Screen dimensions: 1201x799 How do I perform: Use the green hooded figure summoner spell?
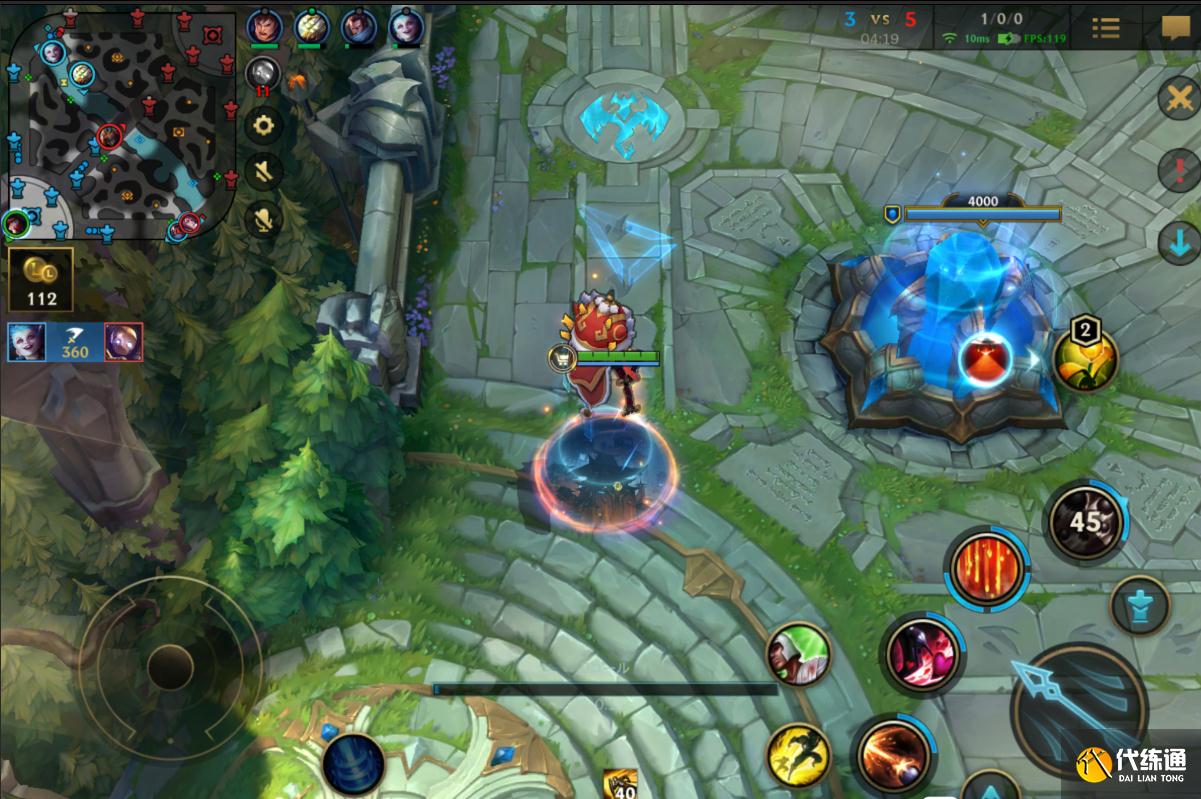click(x=799, y=655)
